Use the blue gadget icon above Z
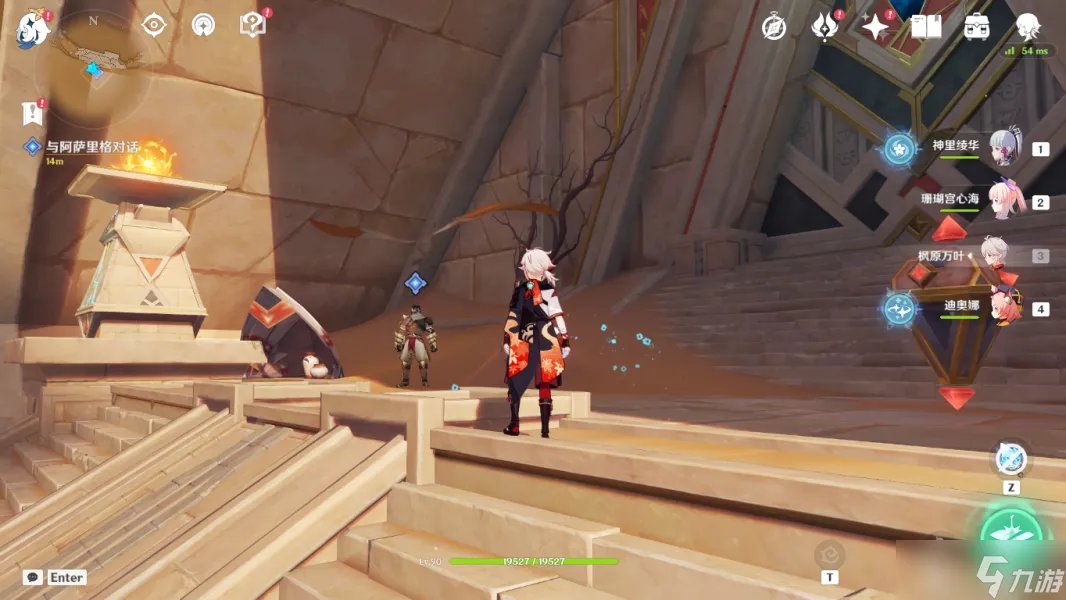Viewport: 1066px width, 600px height. pyautogui.click(x=1012, y=459)
